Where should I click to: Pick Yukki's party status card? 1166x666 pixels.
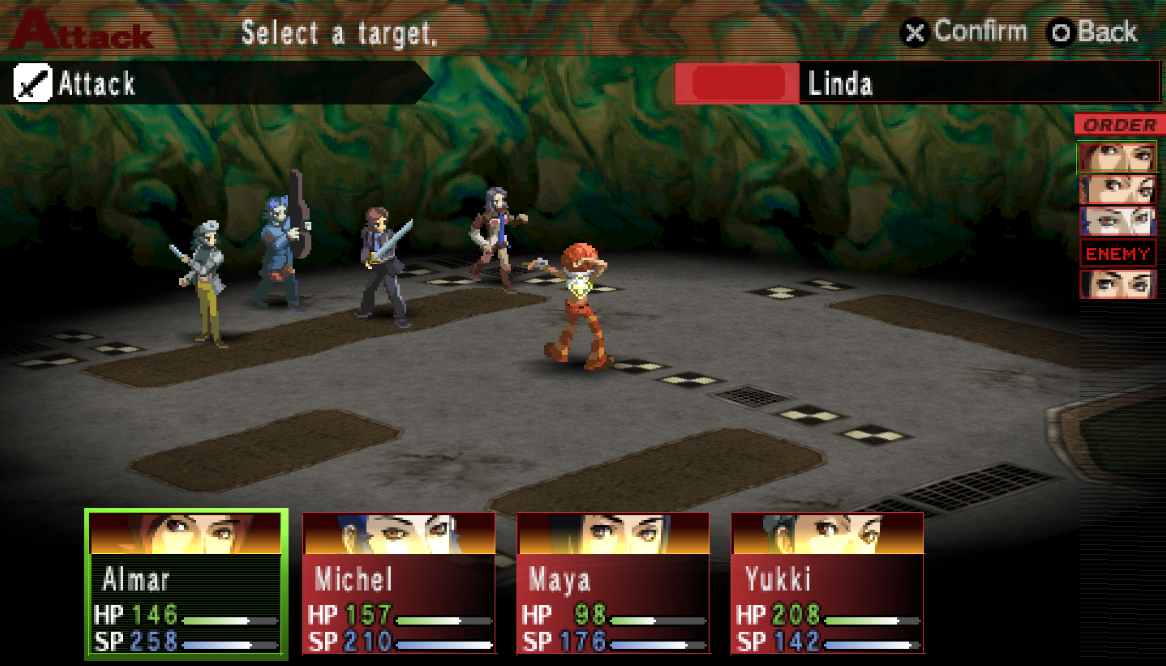pyautogui.click(x=827, y=584)
